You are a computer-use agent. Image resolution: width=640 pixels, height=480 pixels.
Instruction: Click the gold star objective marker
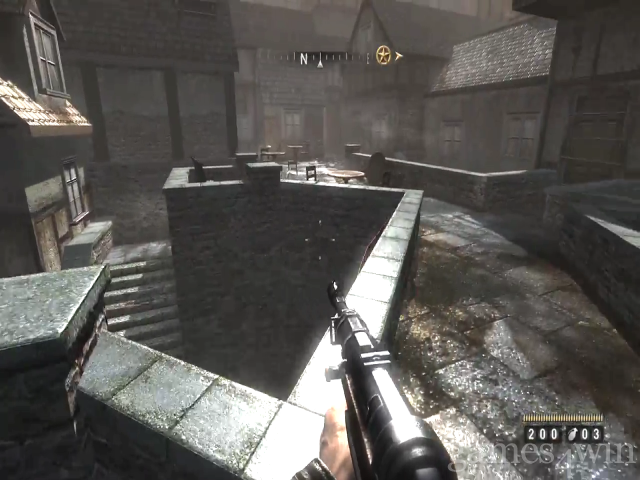[383, 55]
